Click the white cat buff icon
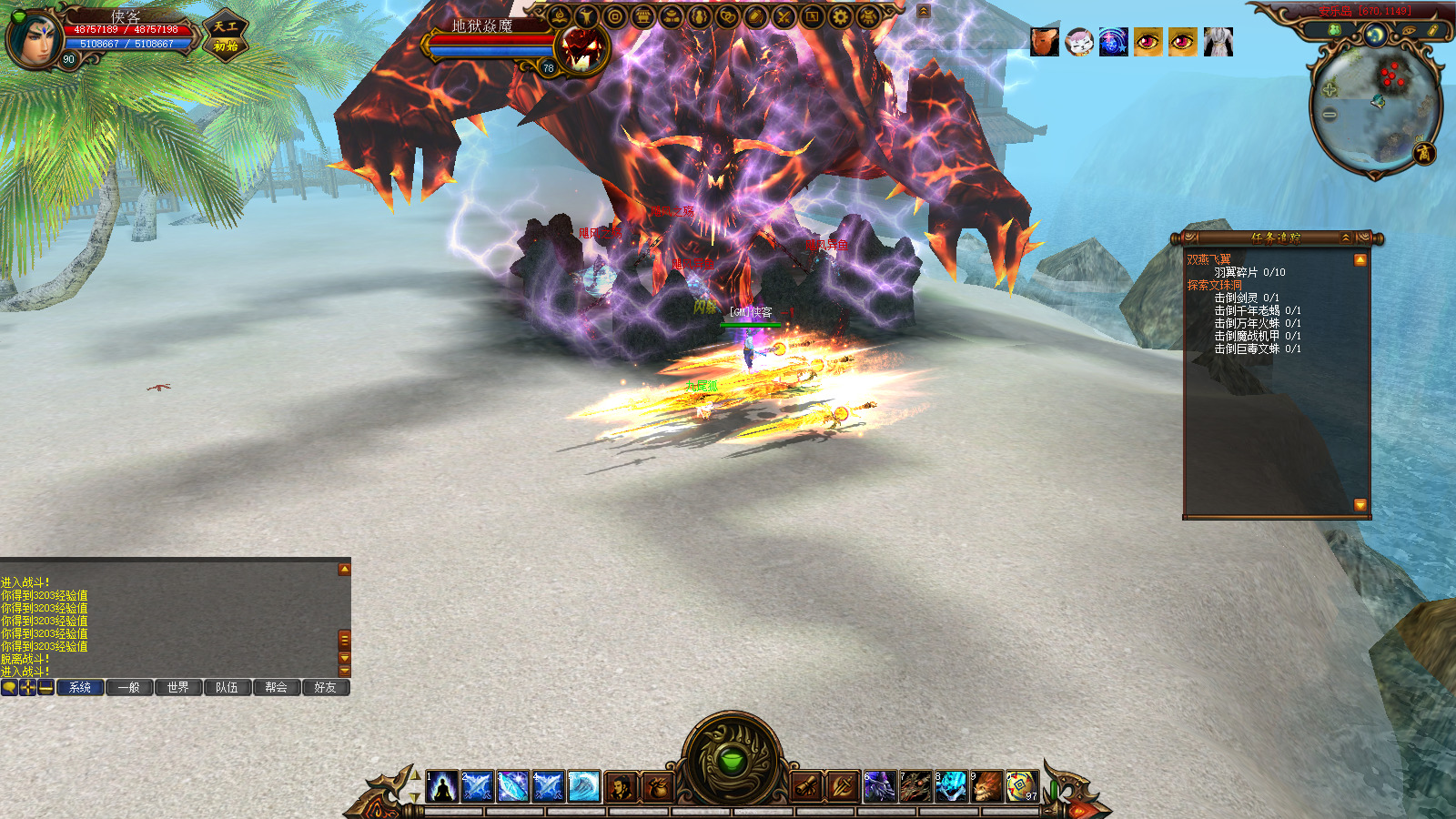 click(x=1079, y=42)
